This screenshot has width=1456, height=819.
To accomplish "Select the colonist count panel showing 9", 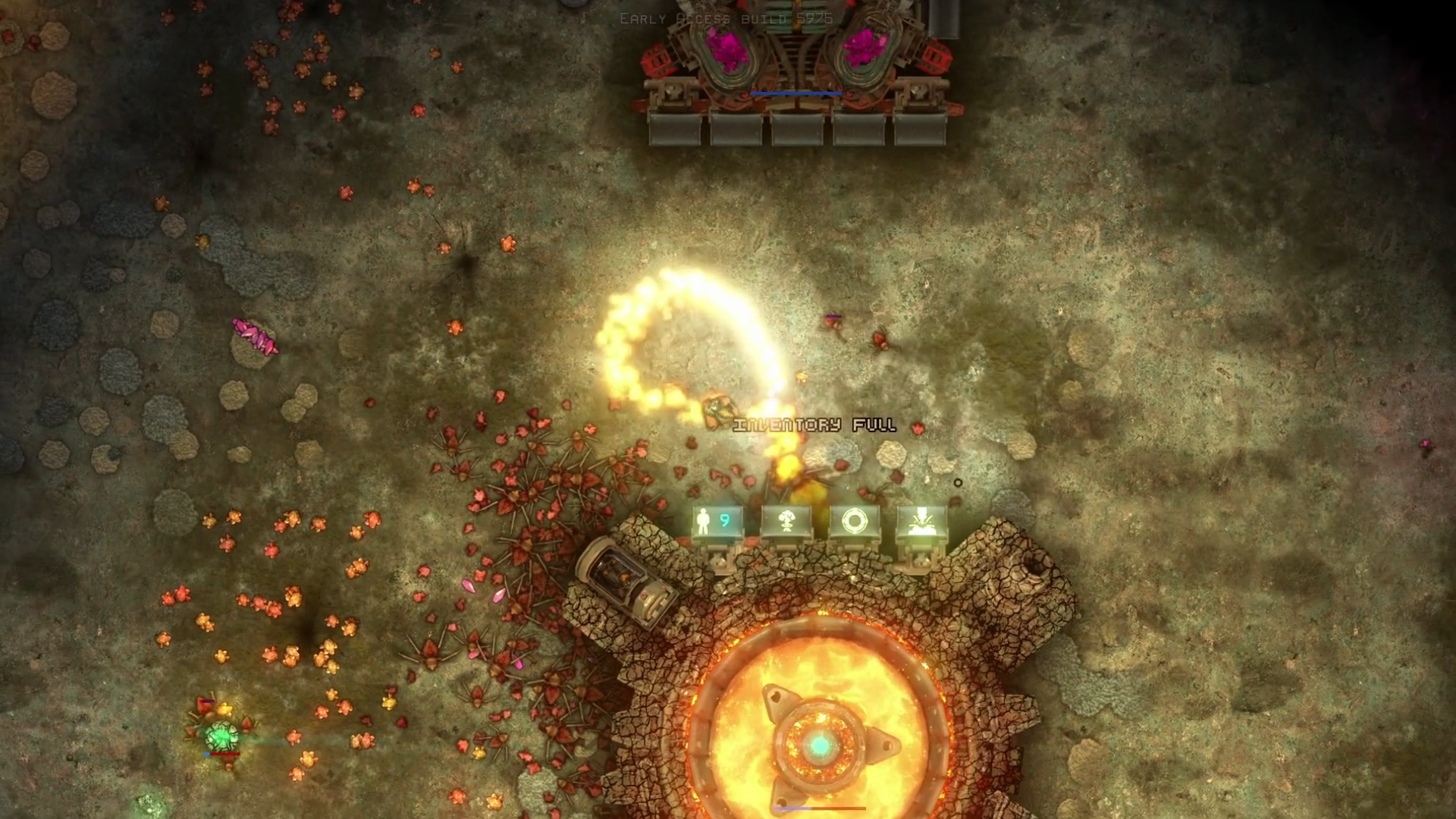I will (x=716, y=522).
